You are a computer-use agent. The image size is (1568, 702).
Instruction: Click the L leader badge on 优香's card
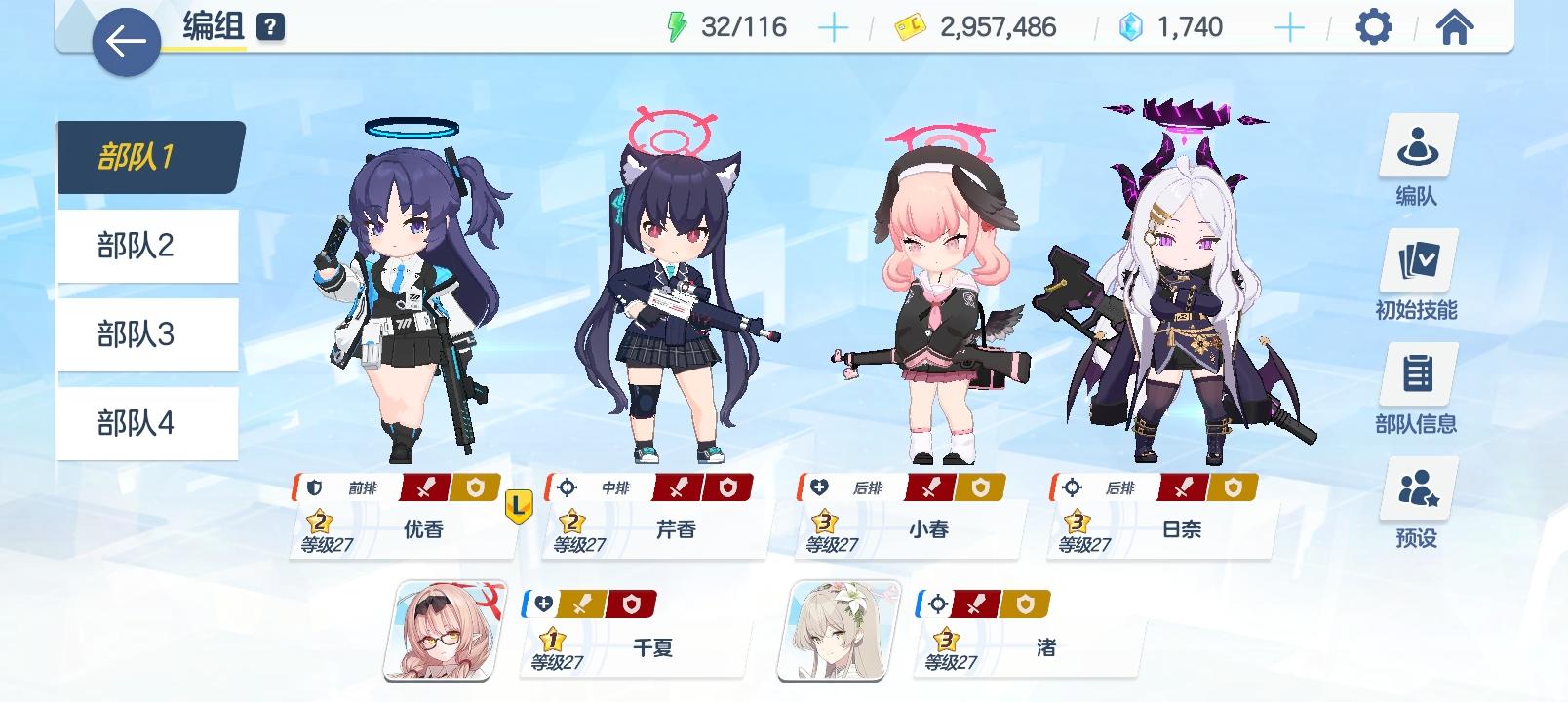(x=517, y=503)
